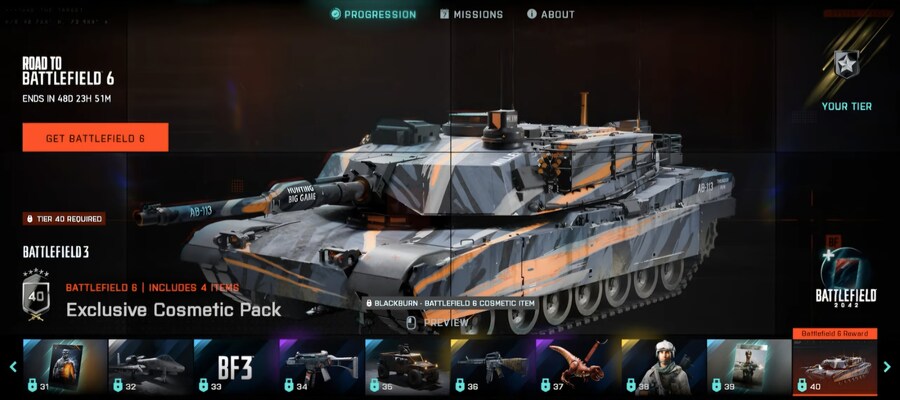900x400 pixels.
Task: Pick the tier 38 soldier skin reward
Action: tap(663, 368)
